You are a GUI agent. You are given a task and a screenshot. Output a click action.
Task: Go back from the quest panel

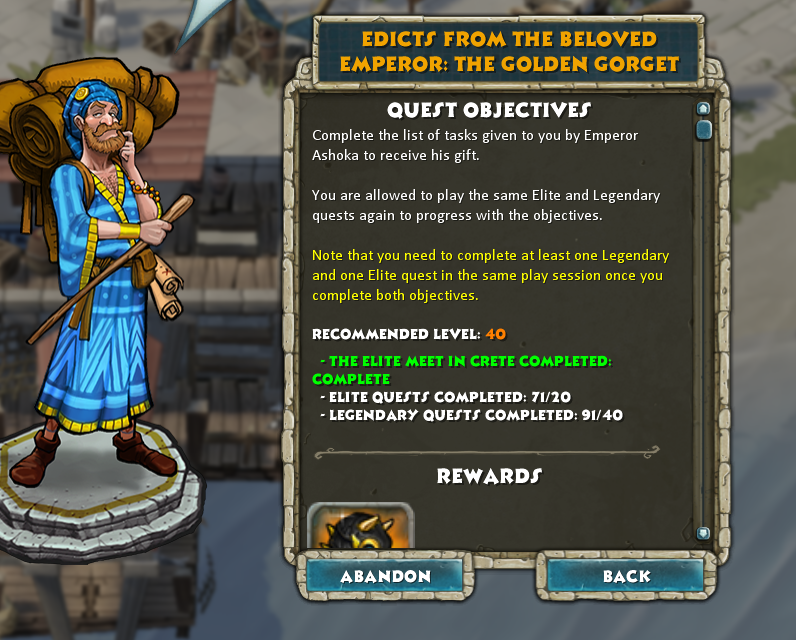coord(626,576)
